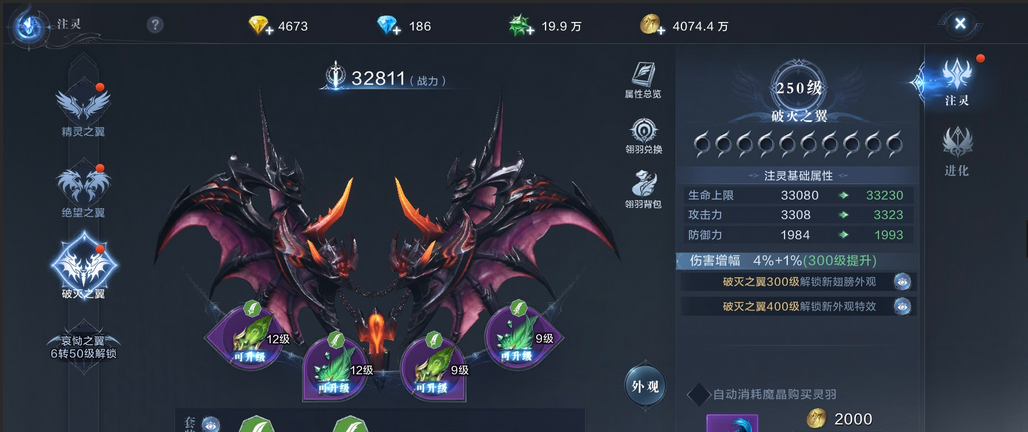Click the 外观 appearance button
Viewport: 1028px width, 432px height.
(645, 385)
